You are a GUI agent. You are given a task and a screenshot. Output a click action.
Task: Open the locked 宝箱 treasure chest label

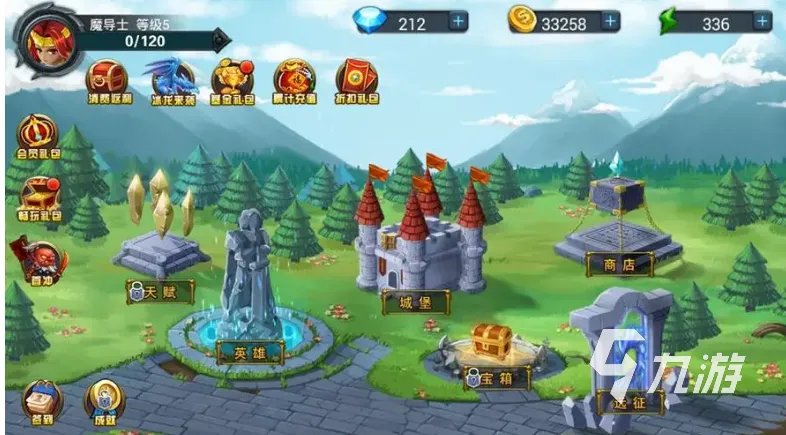489,379
